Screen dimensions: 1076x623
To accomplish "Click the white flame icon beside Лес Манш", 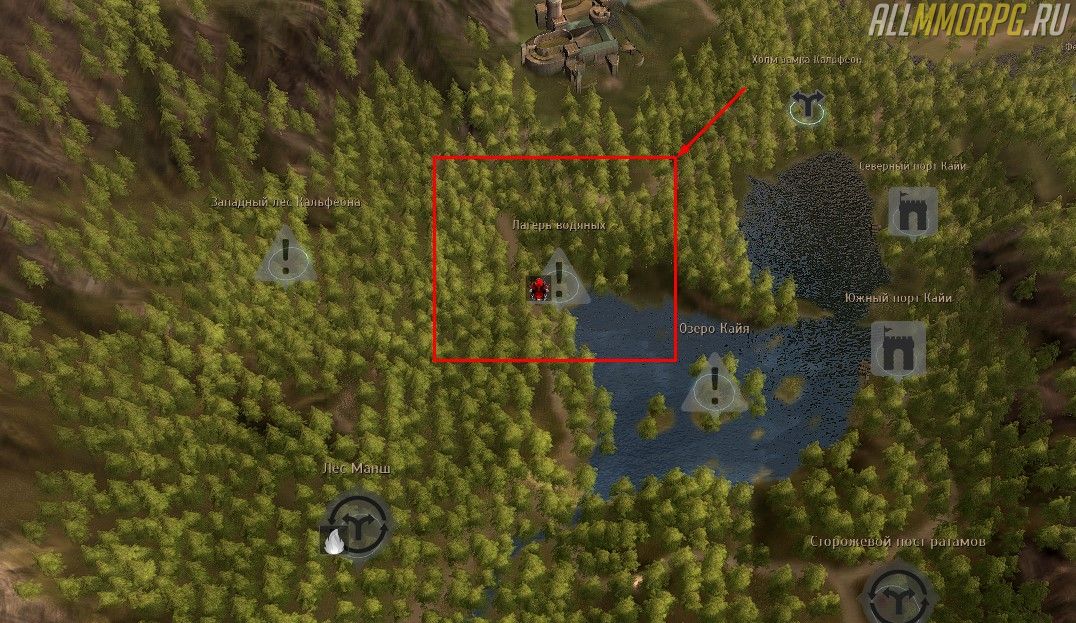I will (331, 540).
